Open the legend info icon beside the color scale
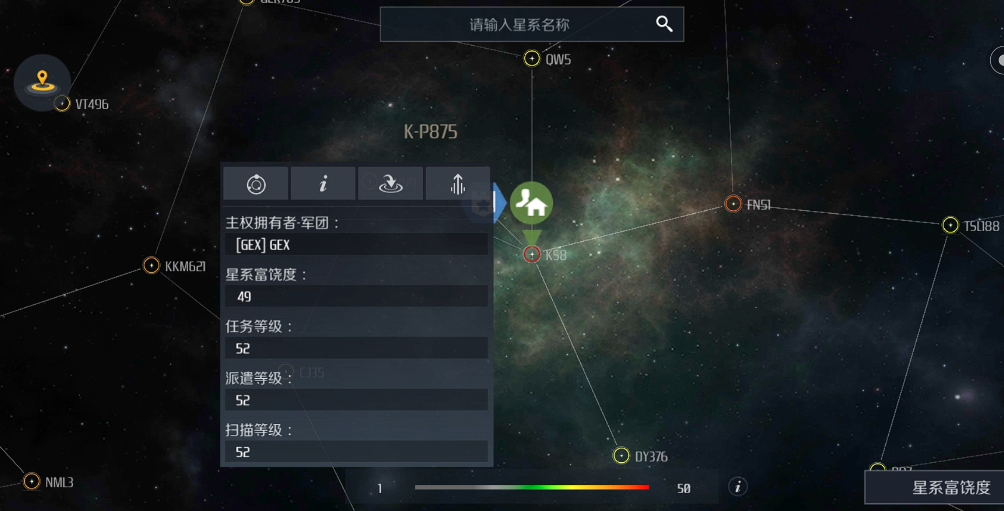 [x=738, y=487]
